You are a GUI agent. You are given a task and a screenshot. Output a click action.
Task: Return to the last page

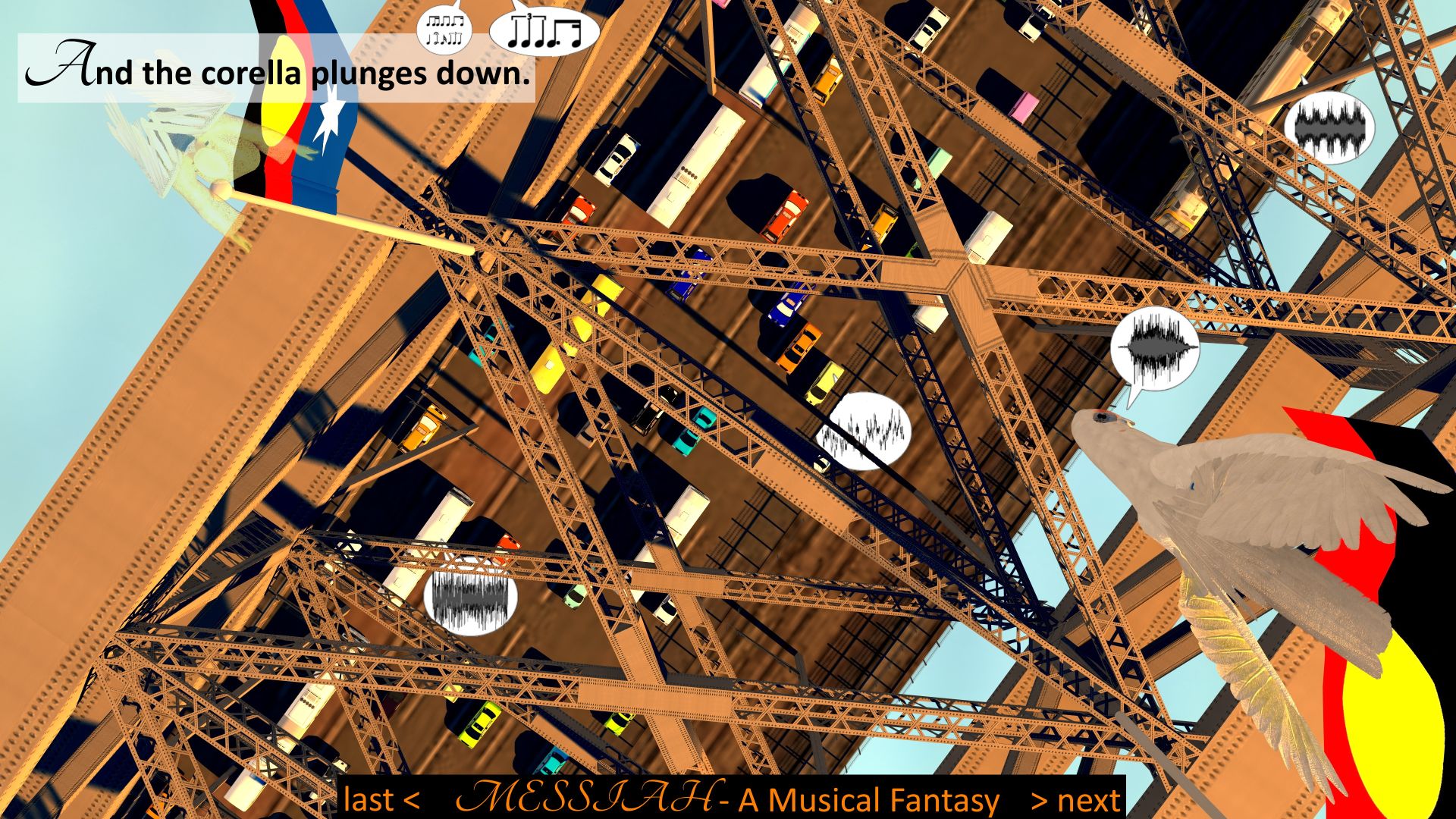(x=381, y=800)
